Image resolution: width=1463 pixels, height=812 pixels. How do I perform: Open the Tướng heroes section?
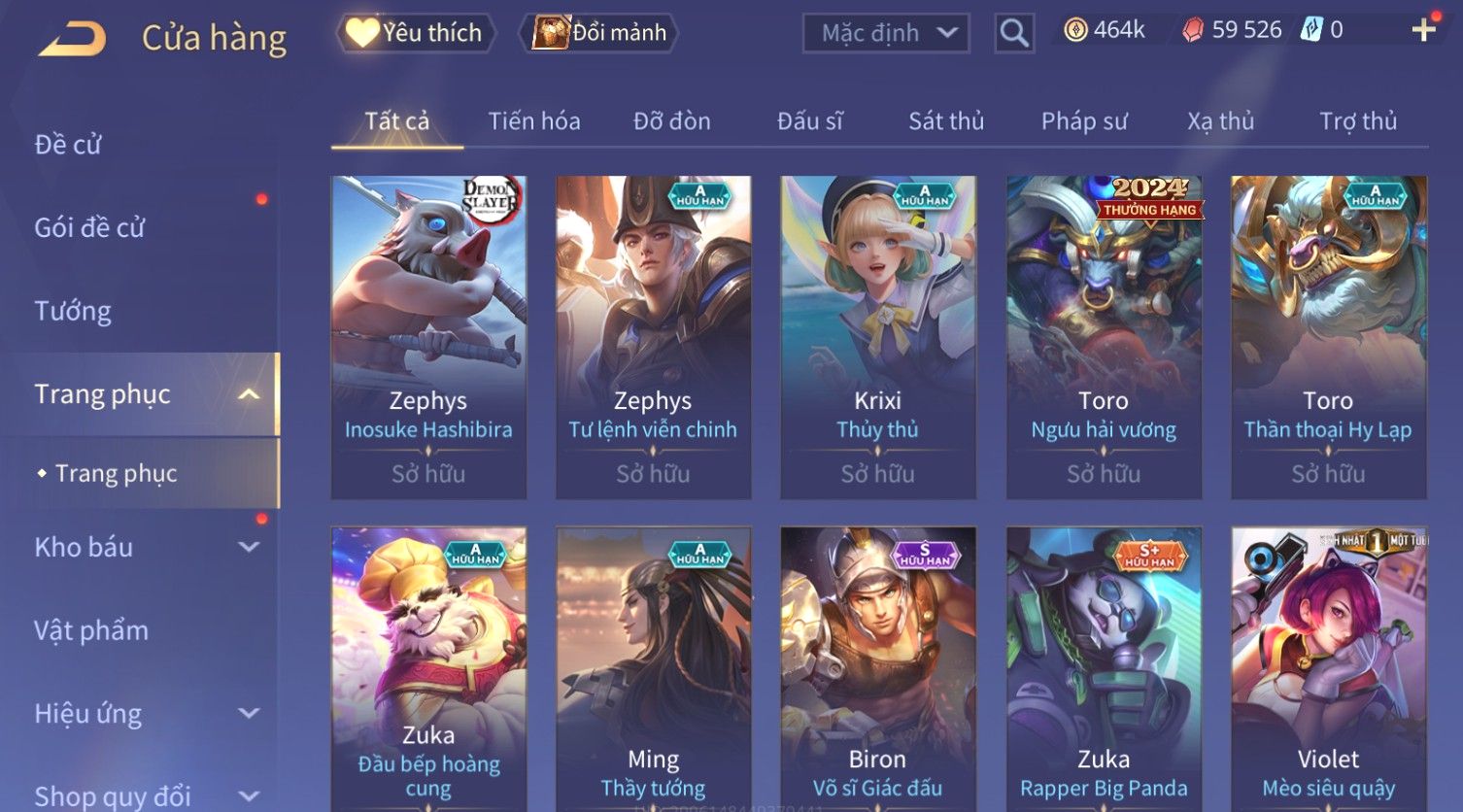click(x=73, y=311)
